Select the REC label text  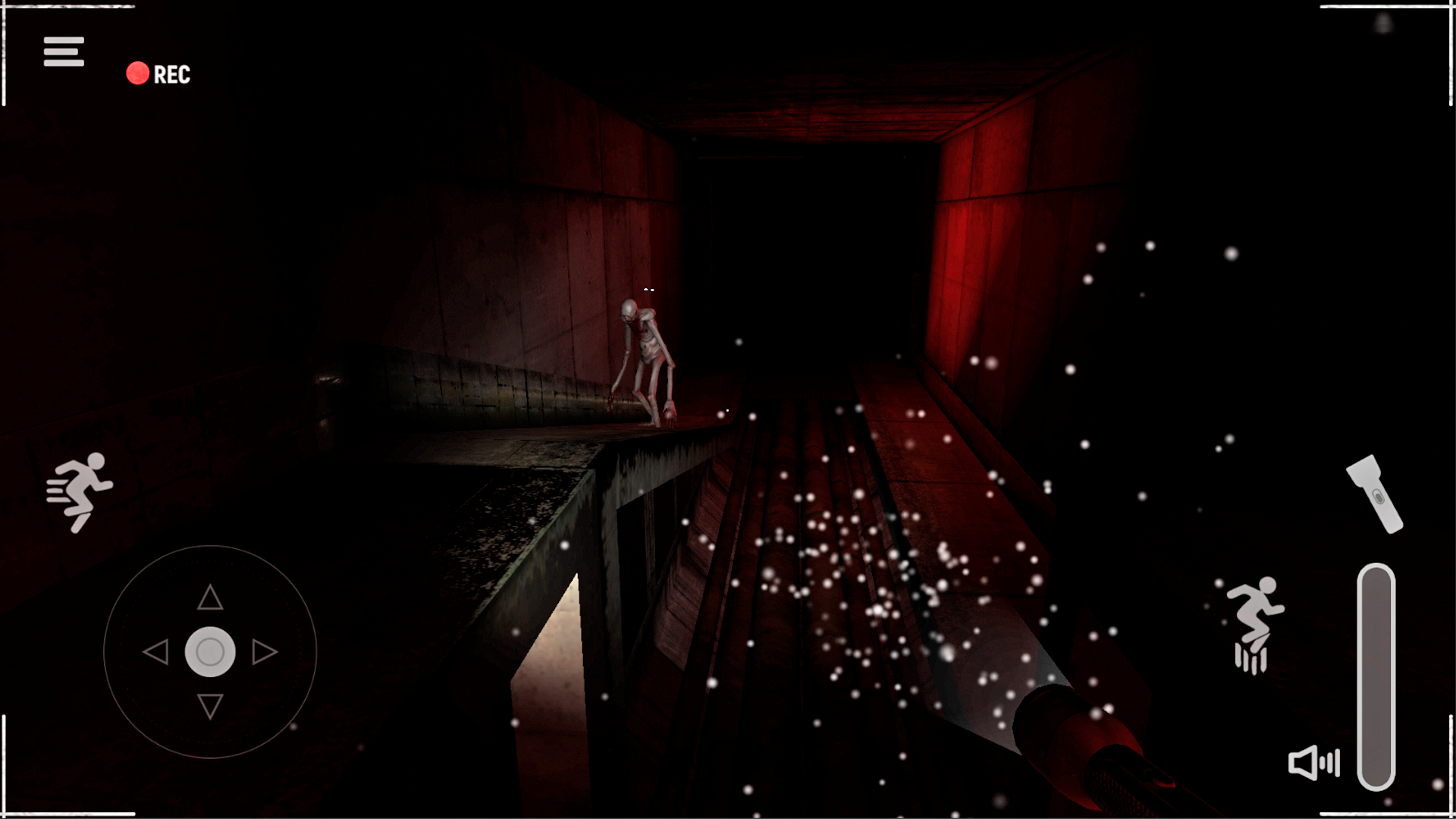(171, 74)
